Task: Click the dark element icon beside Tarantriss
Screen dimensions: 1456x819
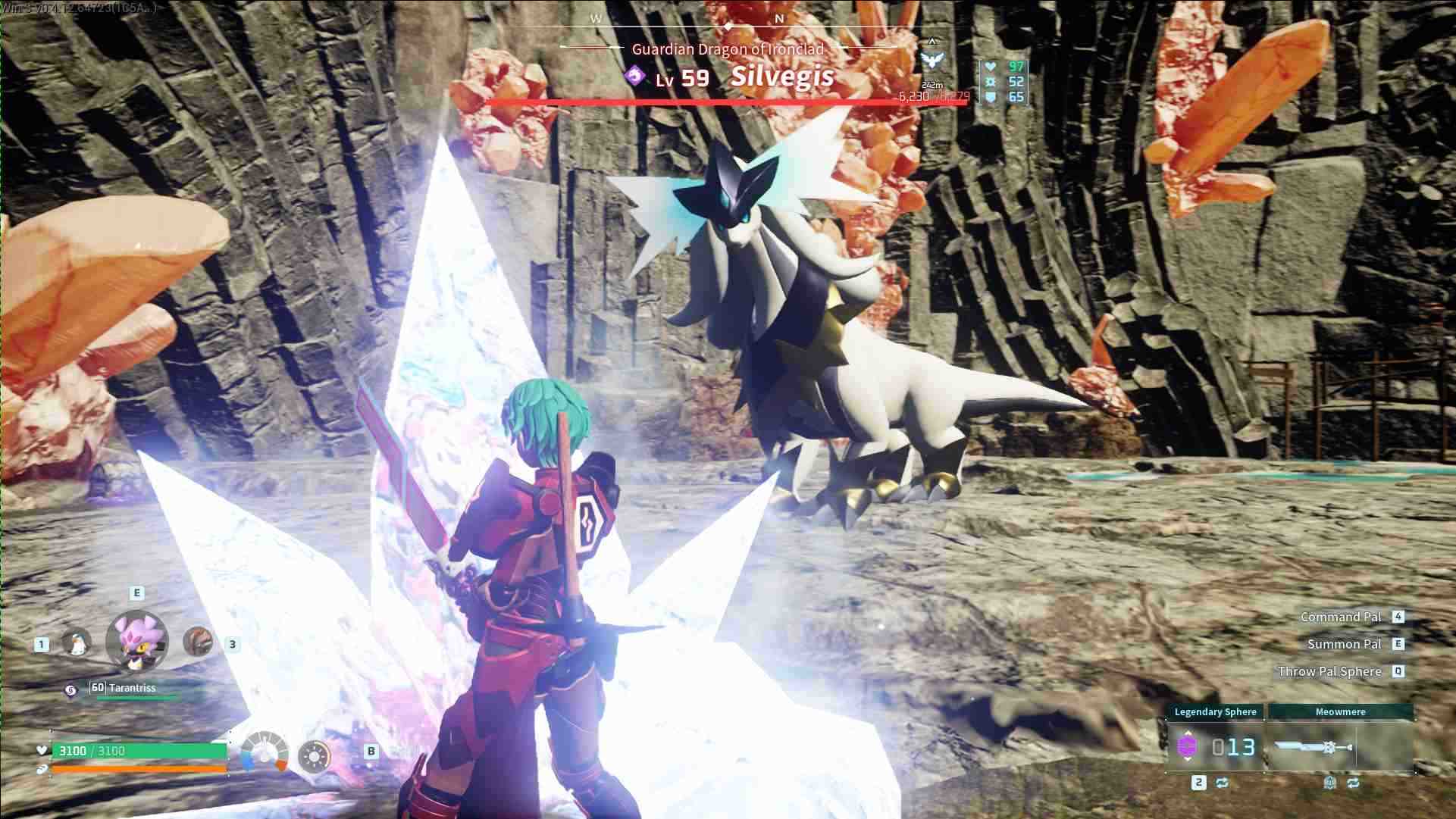Action: pos(70,689)
